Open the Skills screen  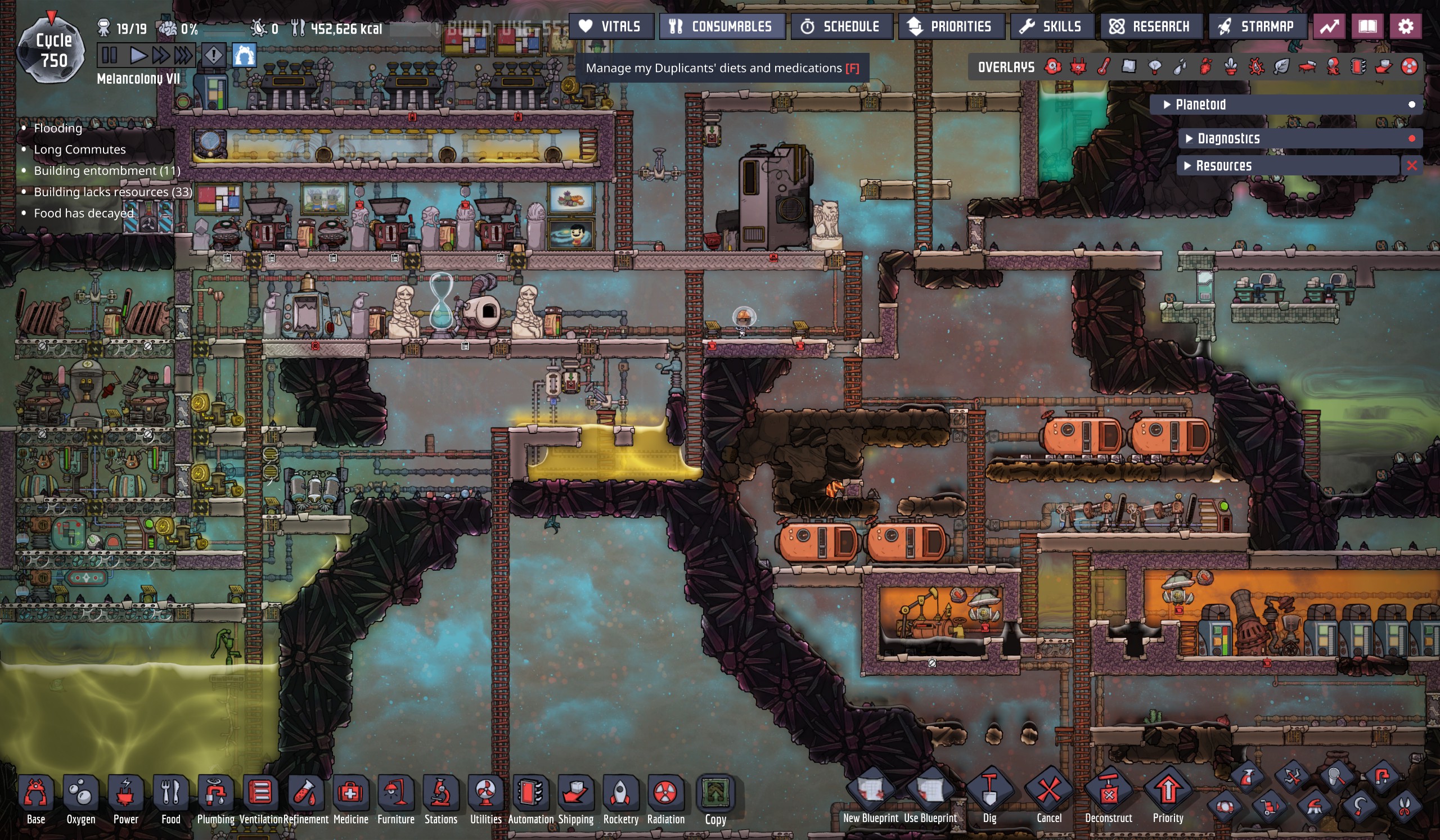click(1052, 26)
